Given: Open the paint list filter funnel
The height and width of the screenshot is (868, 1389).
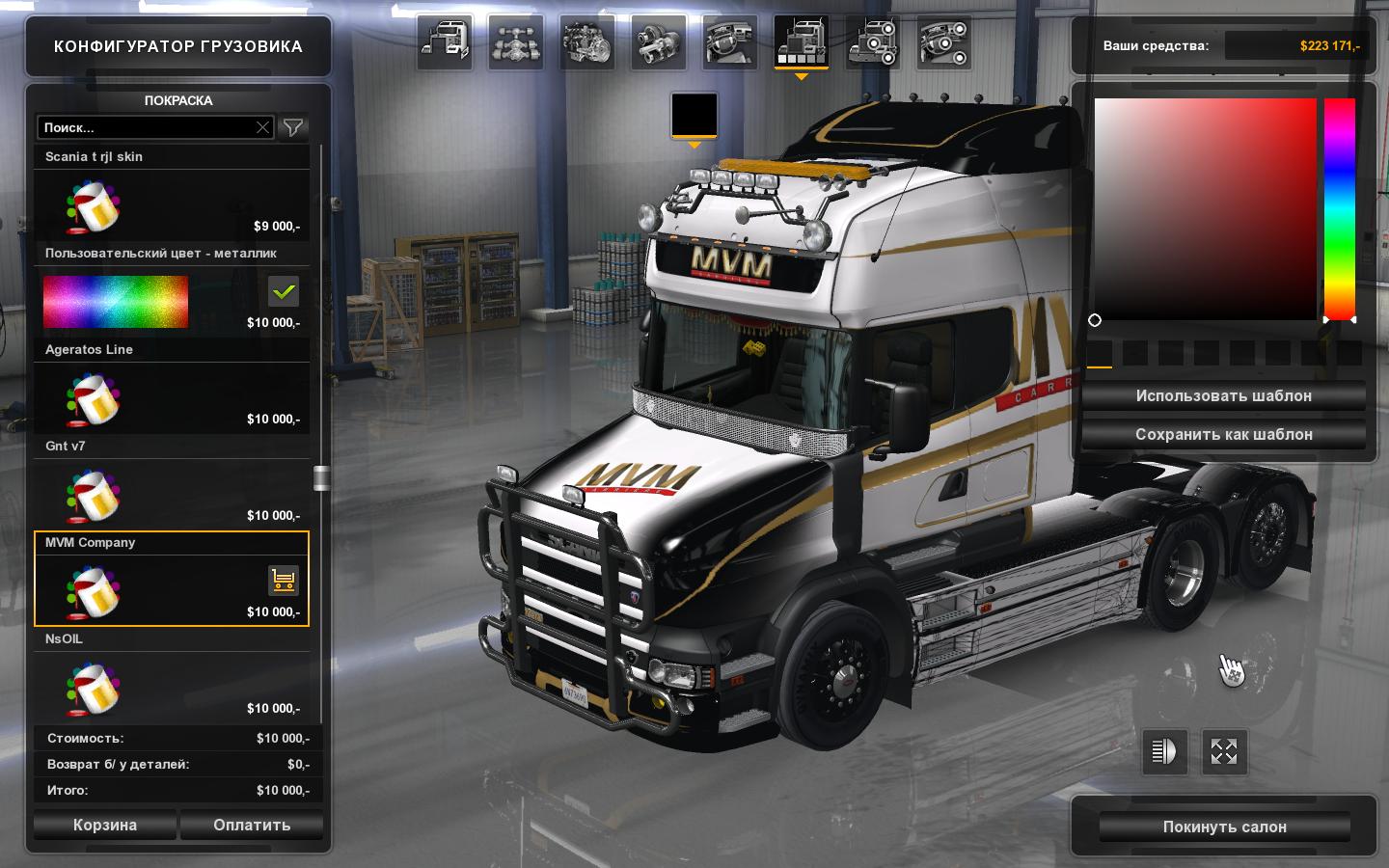Looking at the screenshot, I should 293,127.
